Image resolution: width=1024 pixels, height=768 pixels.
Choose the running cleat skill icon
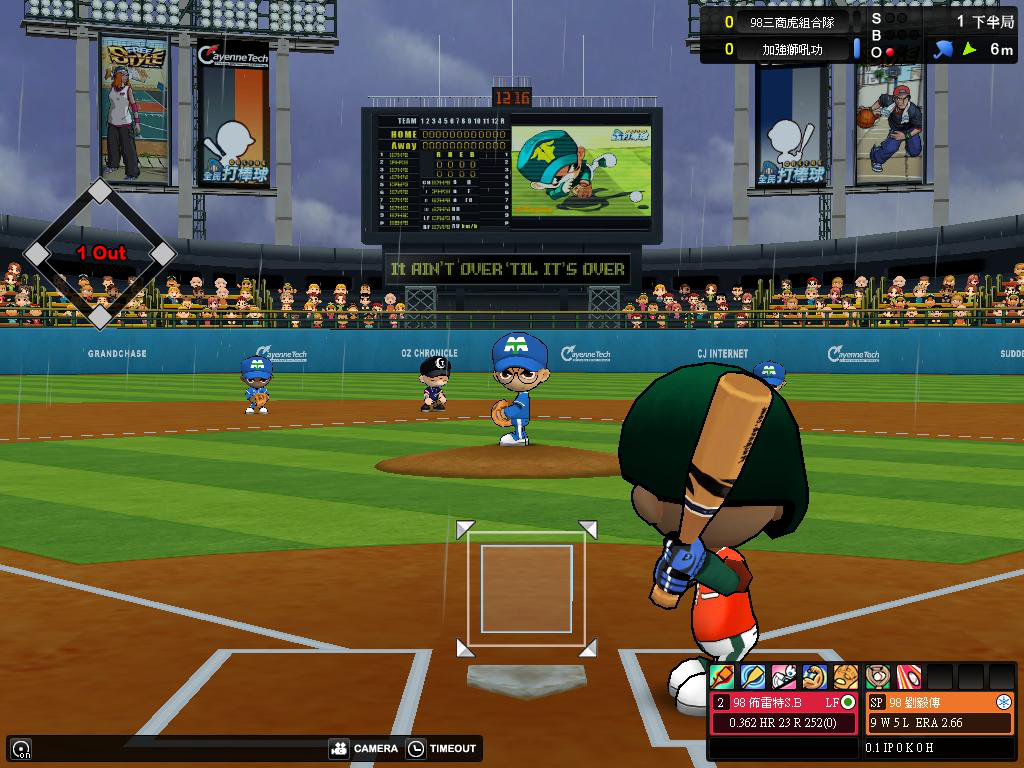(x=784, y=677)
